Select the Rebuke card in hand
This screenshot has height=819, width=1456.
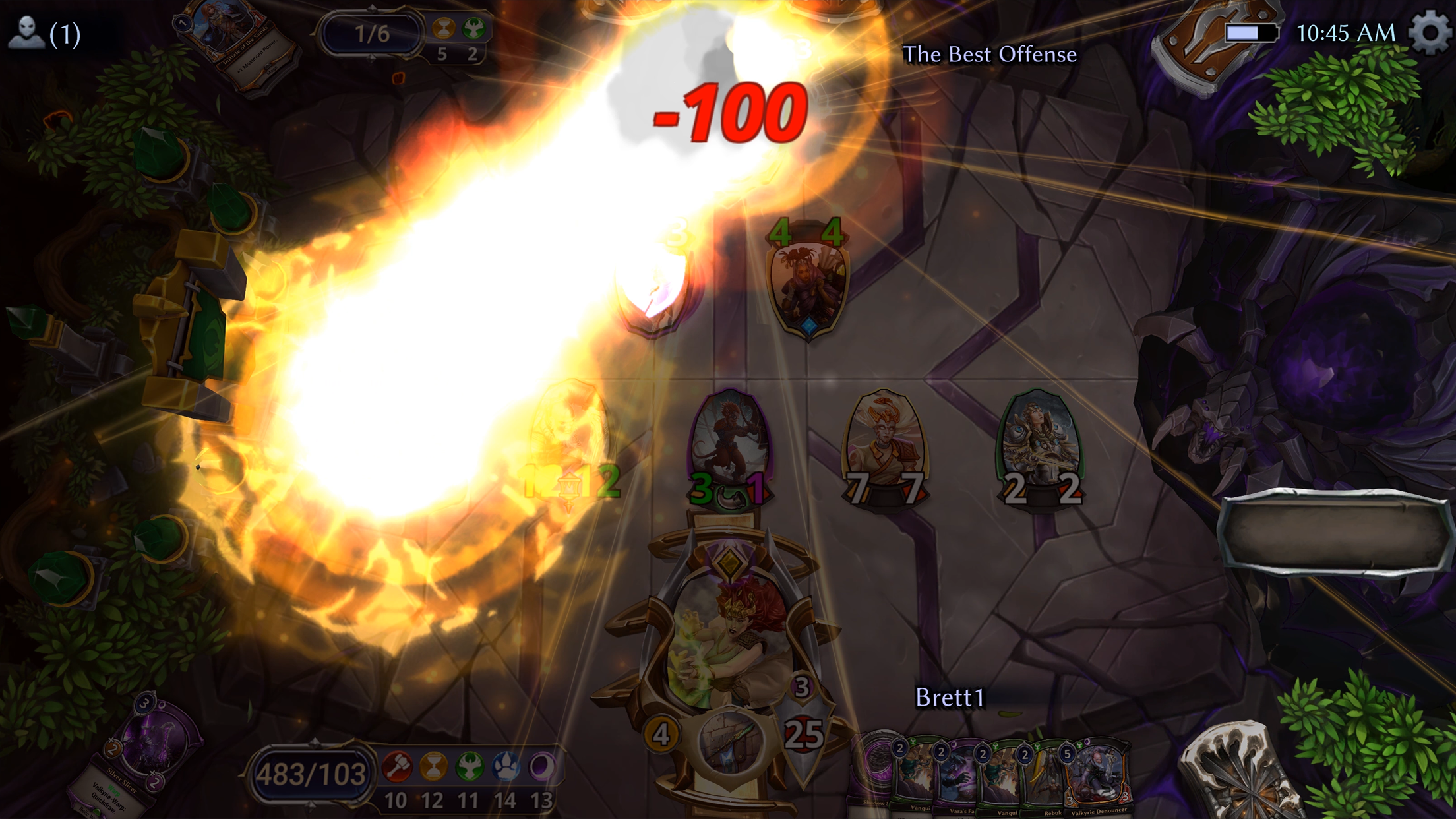tap(1050, 781)
